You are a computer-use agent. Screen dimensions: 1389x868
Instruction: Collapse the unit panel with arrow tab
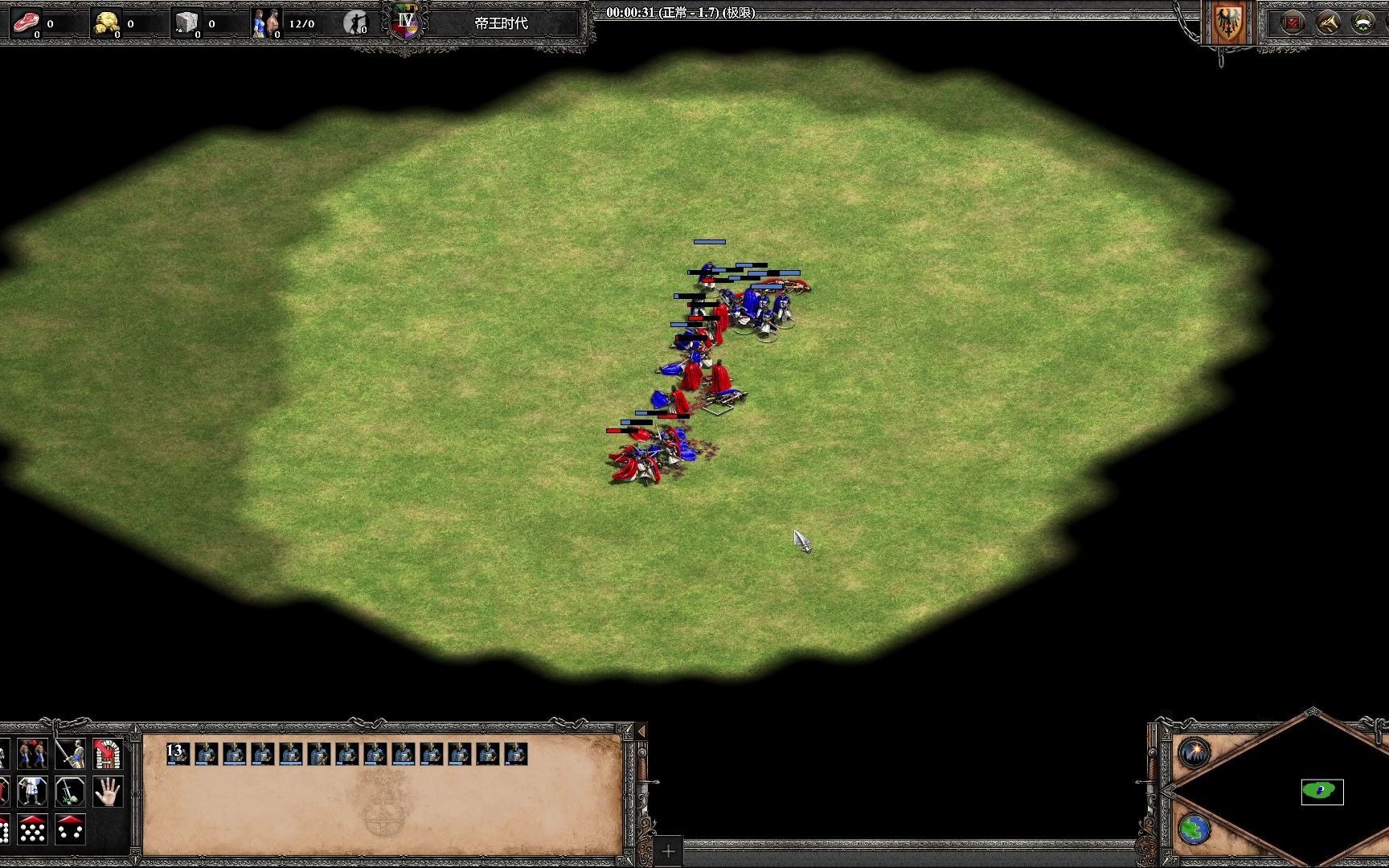[641, 731]
